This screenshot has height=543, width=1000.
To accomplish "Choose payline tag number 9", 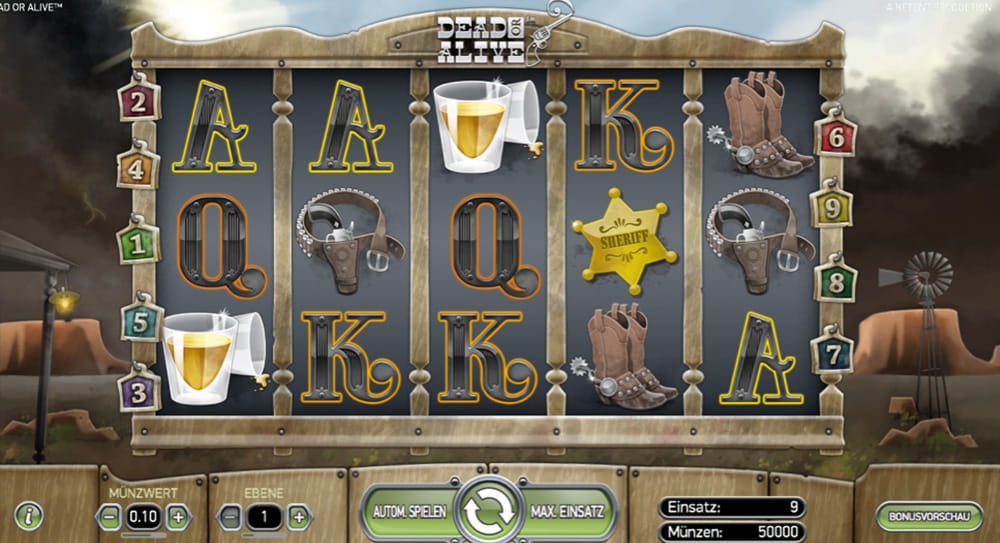I will point(831,208).
